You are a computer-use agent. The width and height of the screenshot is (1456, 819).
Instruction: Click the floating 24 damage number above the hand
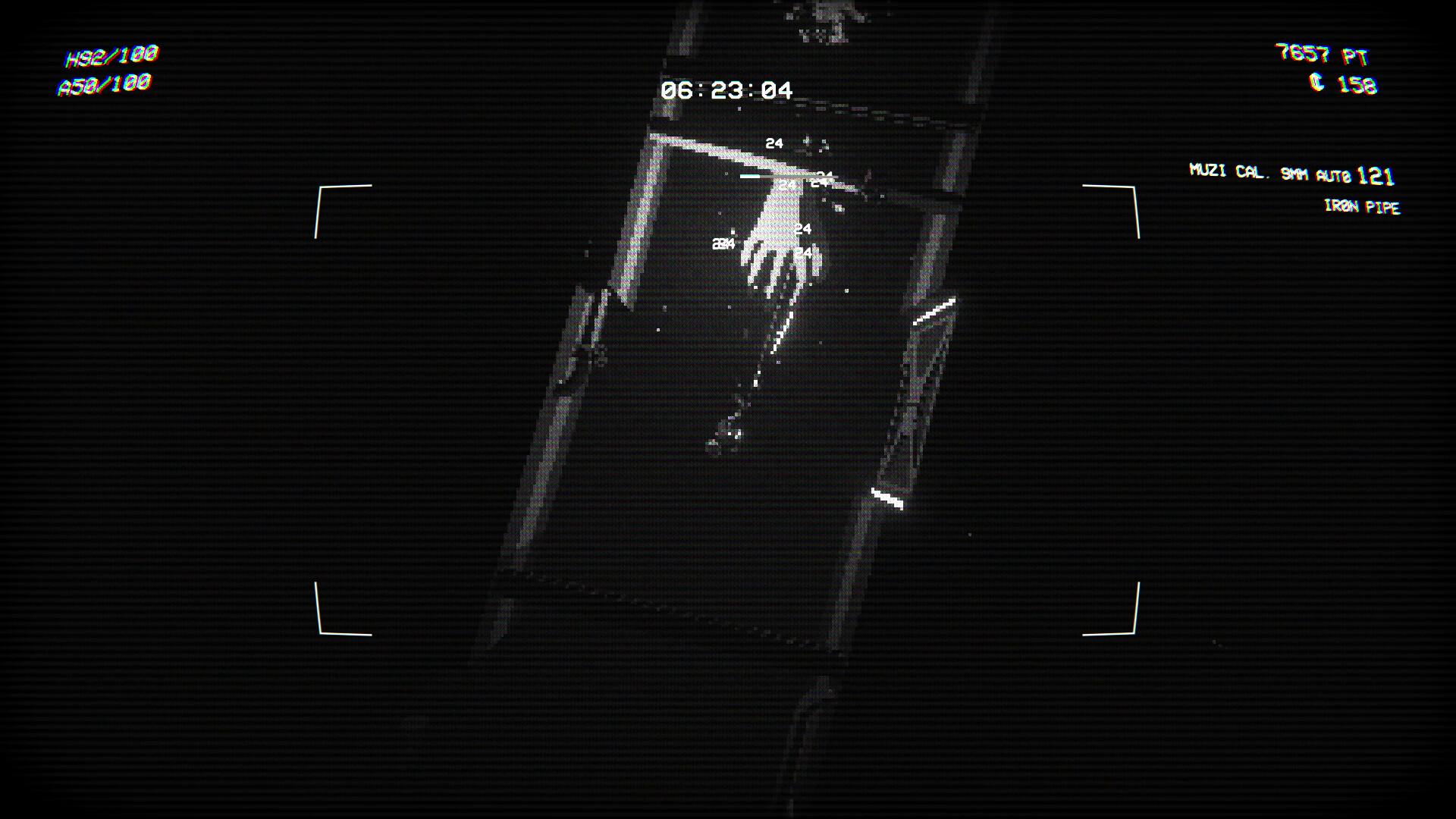click(774, 142)
